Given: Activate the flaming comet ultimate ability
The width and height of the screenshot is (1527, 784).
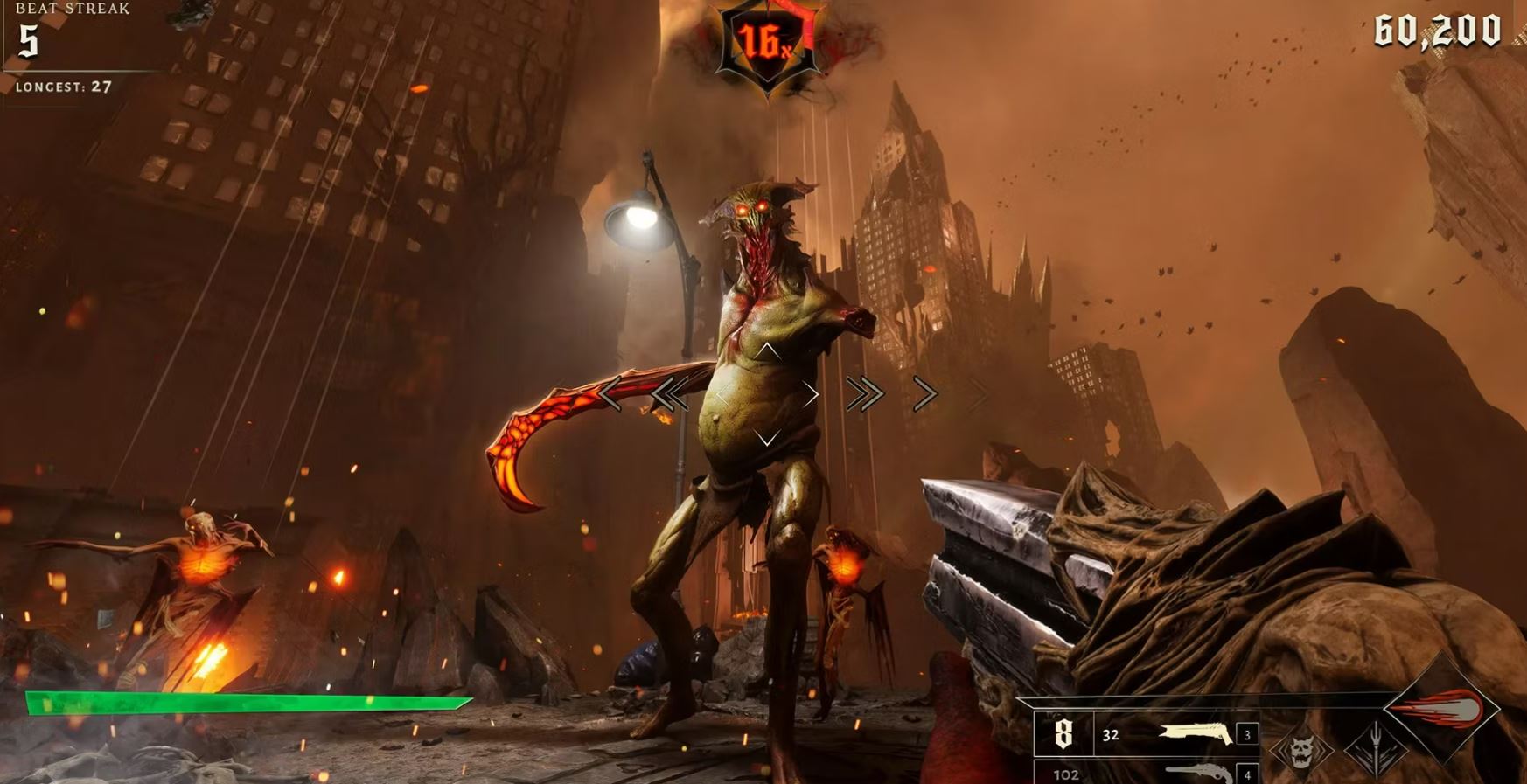Looking at the screenshot, I should tap(1444, 709).
